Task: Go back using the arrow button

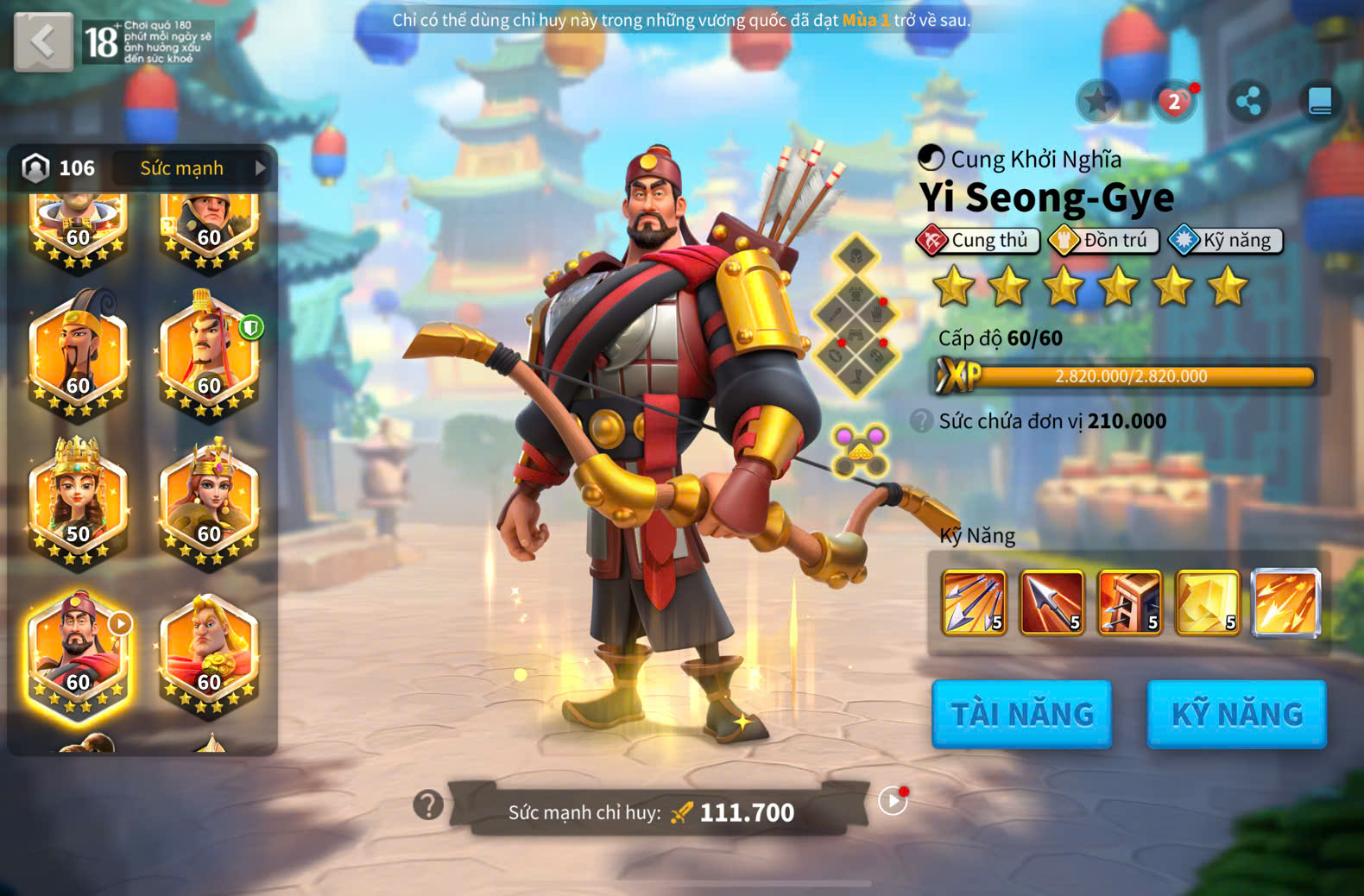Action: point(43,41)
